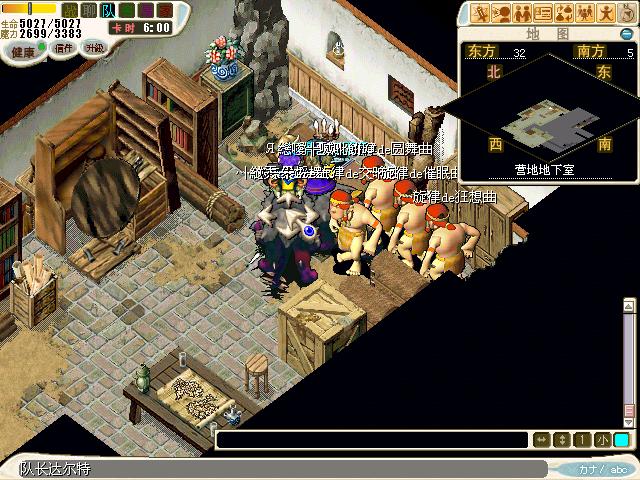Toggle the 聊 chat mode button
This screenshot has width=640, height=480.
pos(88,9)
